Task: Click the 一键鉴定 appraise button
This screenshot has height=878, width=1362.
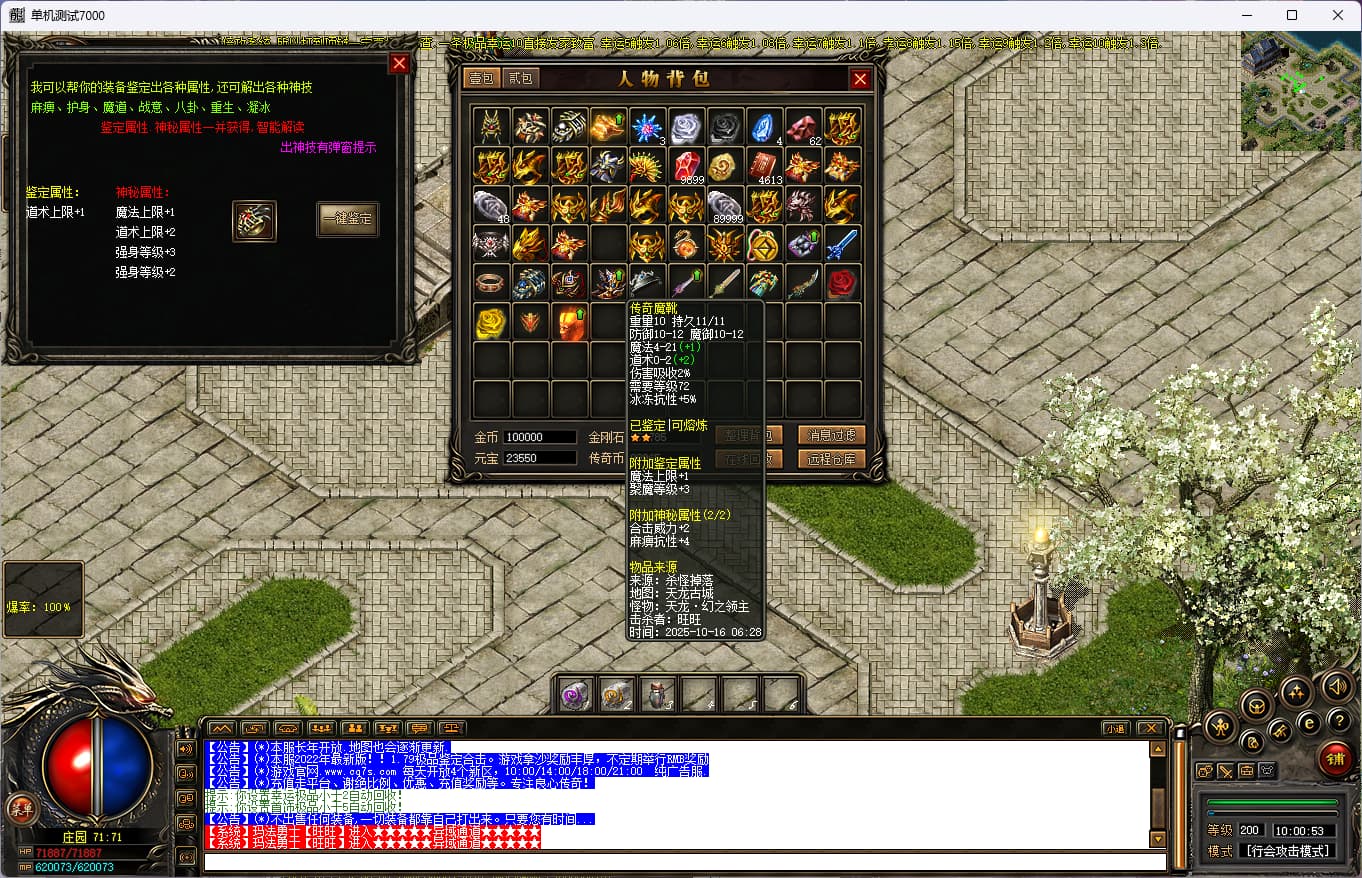Action: tap(348, 219)
